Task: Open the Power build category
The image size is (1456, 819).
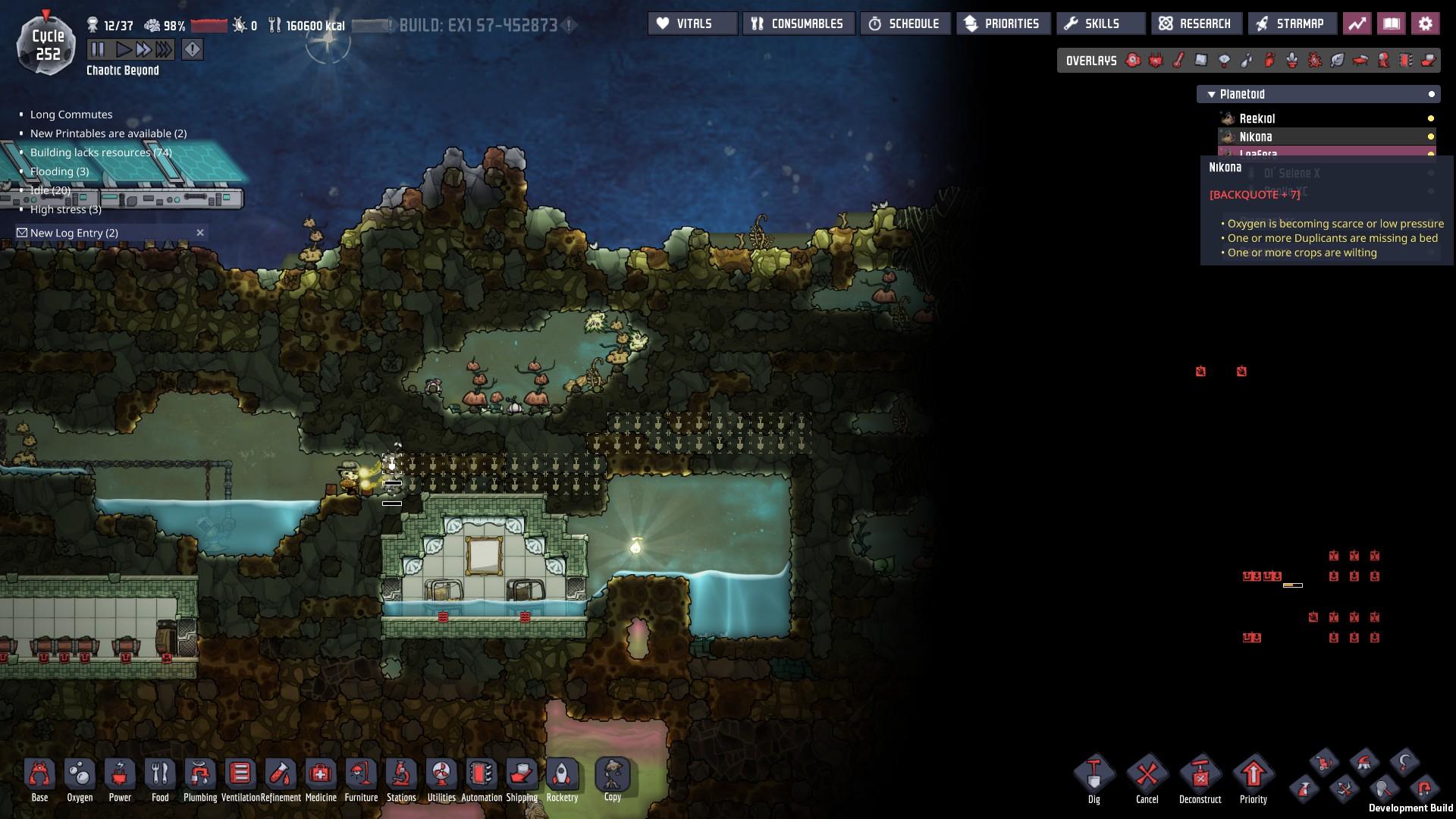Action: (x=120, y=777)
